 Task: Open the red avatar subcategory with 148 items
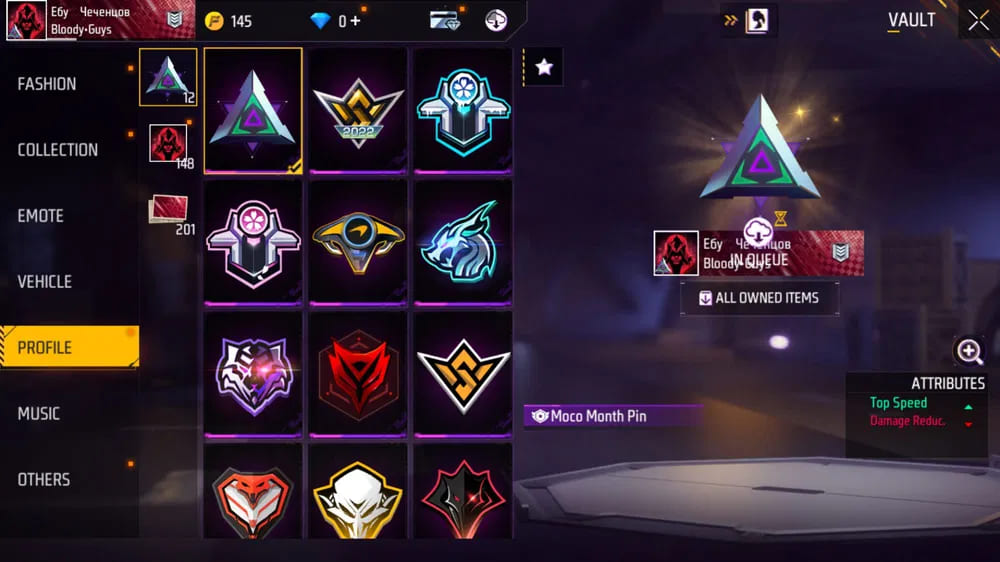167,144
